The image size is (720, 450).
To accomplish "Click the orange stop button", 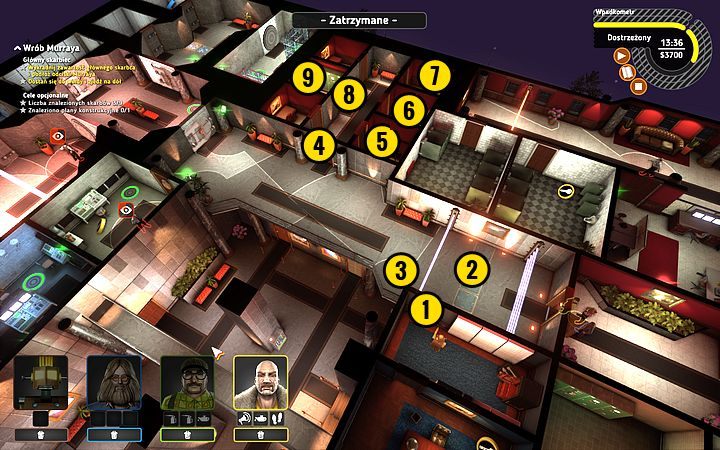I will tap(639, 84).
